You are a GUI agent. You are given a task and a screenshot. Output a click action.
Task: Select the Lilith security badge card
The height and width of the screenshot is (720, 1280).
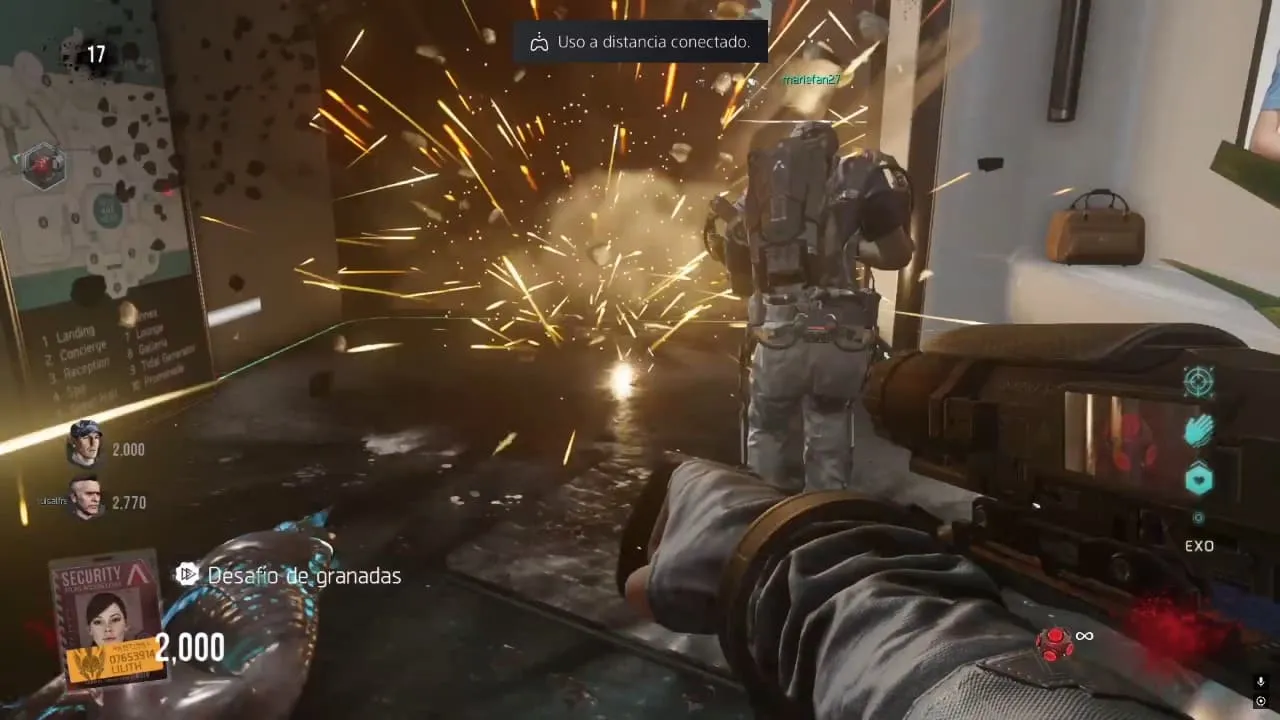tap(108, 618)
